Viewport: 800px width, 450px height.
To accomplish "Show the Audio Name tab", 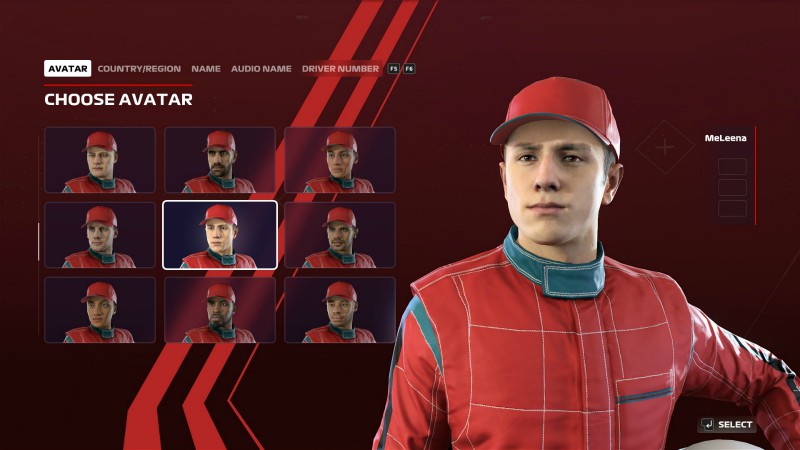I will coord(261,69).
